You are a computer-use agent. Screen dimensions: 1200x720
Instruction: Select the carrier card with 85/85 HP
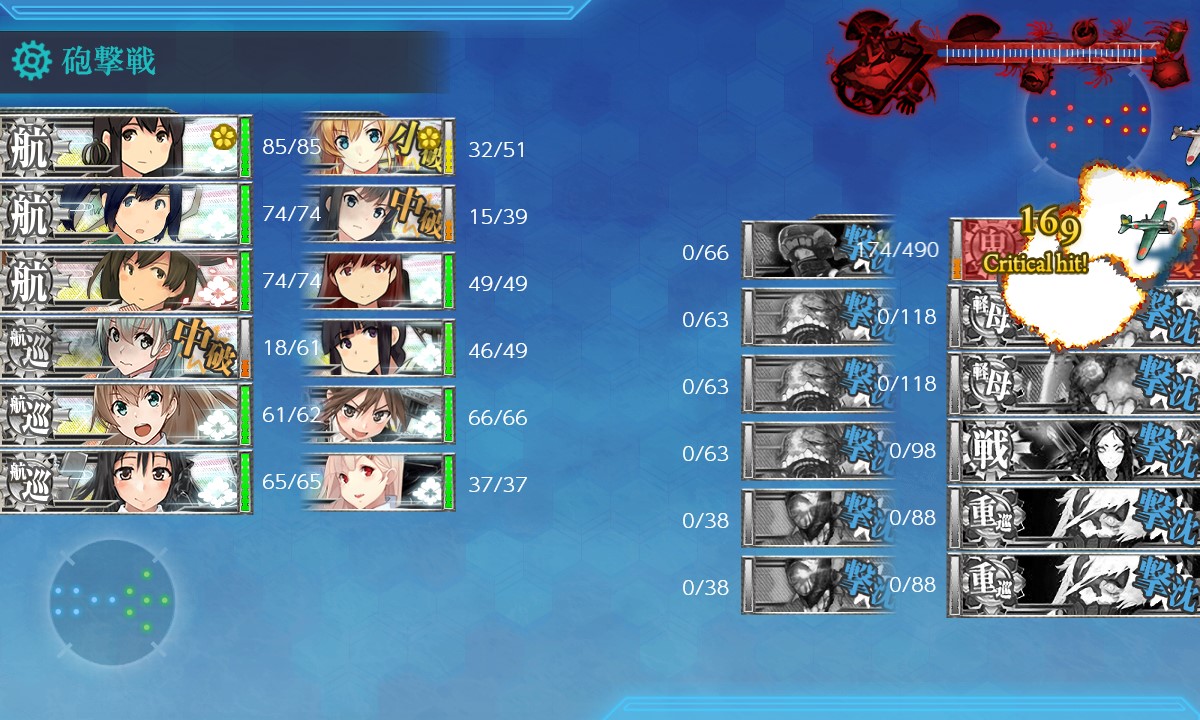point(125,148)
